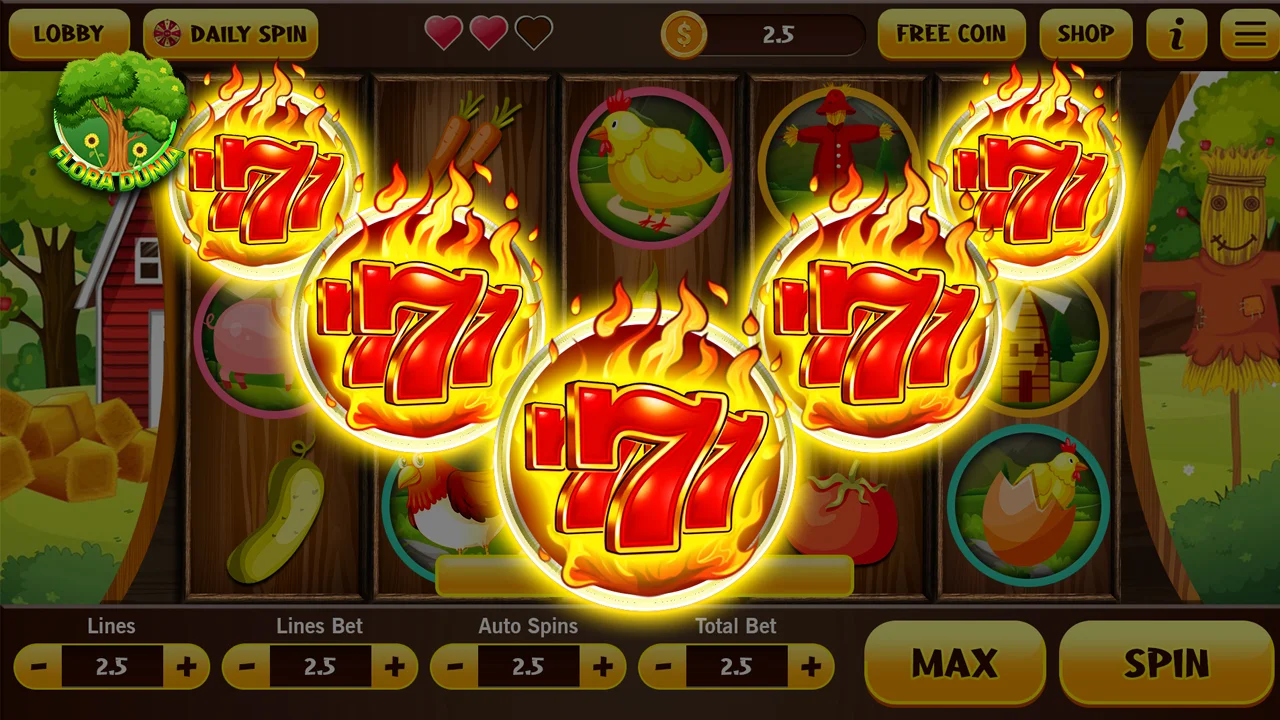Claim a Free Coin reward

point(951,34)
